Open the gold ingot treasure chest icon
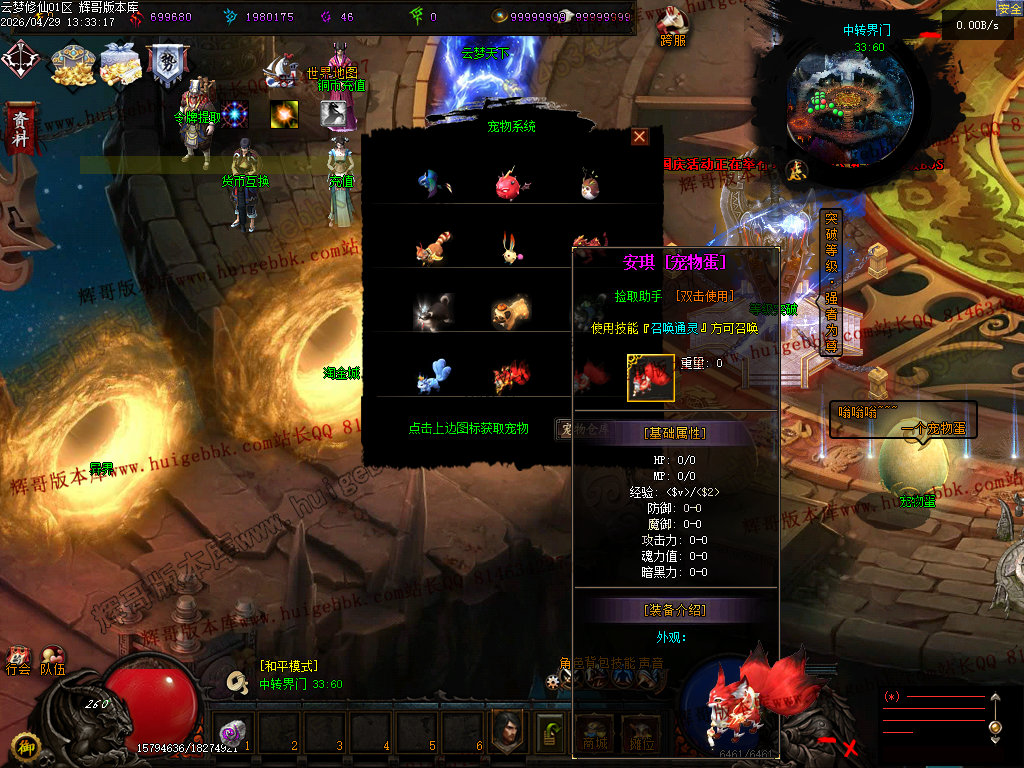Image resolution: width=1024 pixels, height=768 pixels. click(72, 65)
